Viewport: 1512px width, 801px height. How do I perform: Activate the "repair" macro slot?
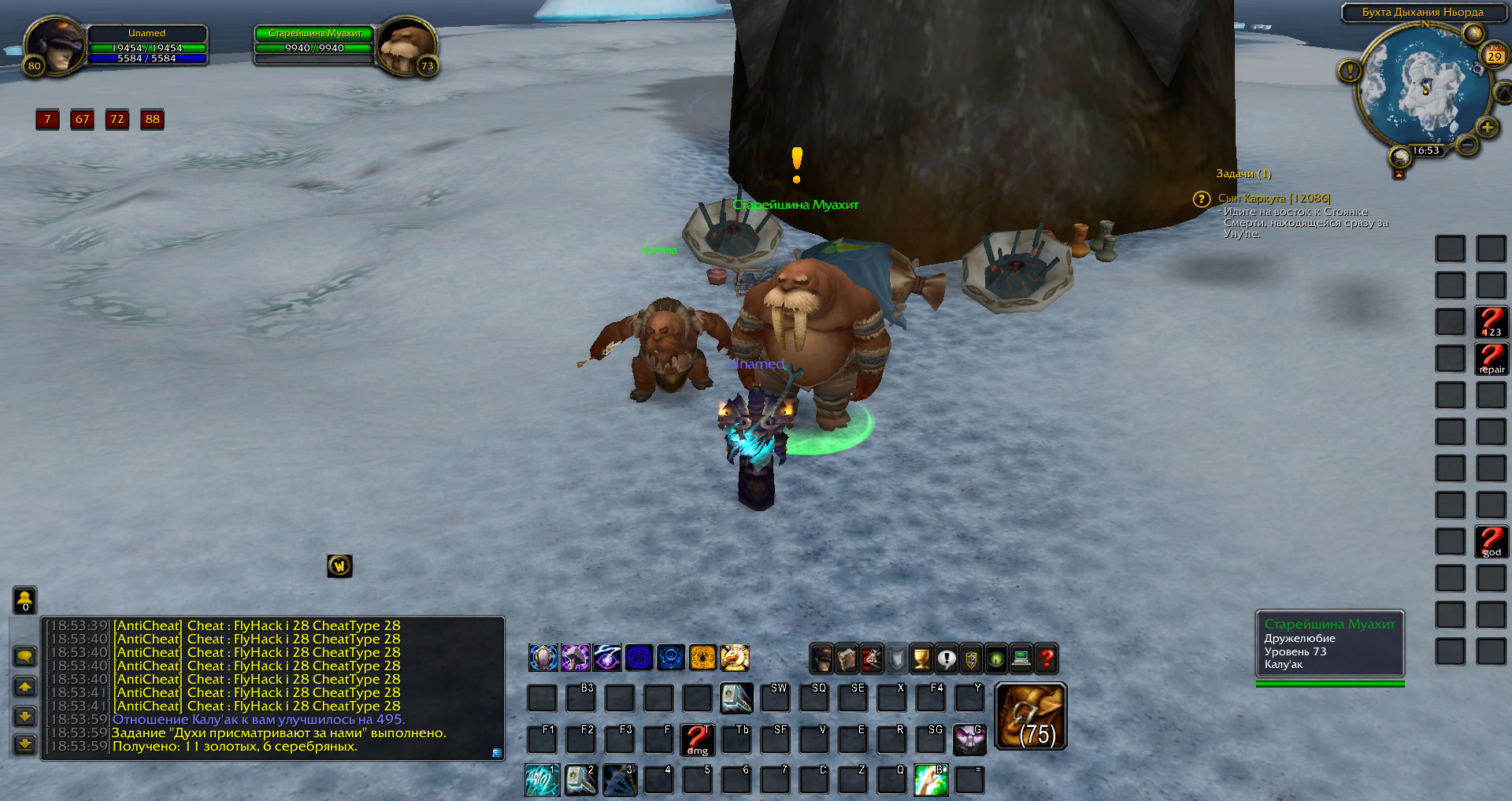(1491, 359)
